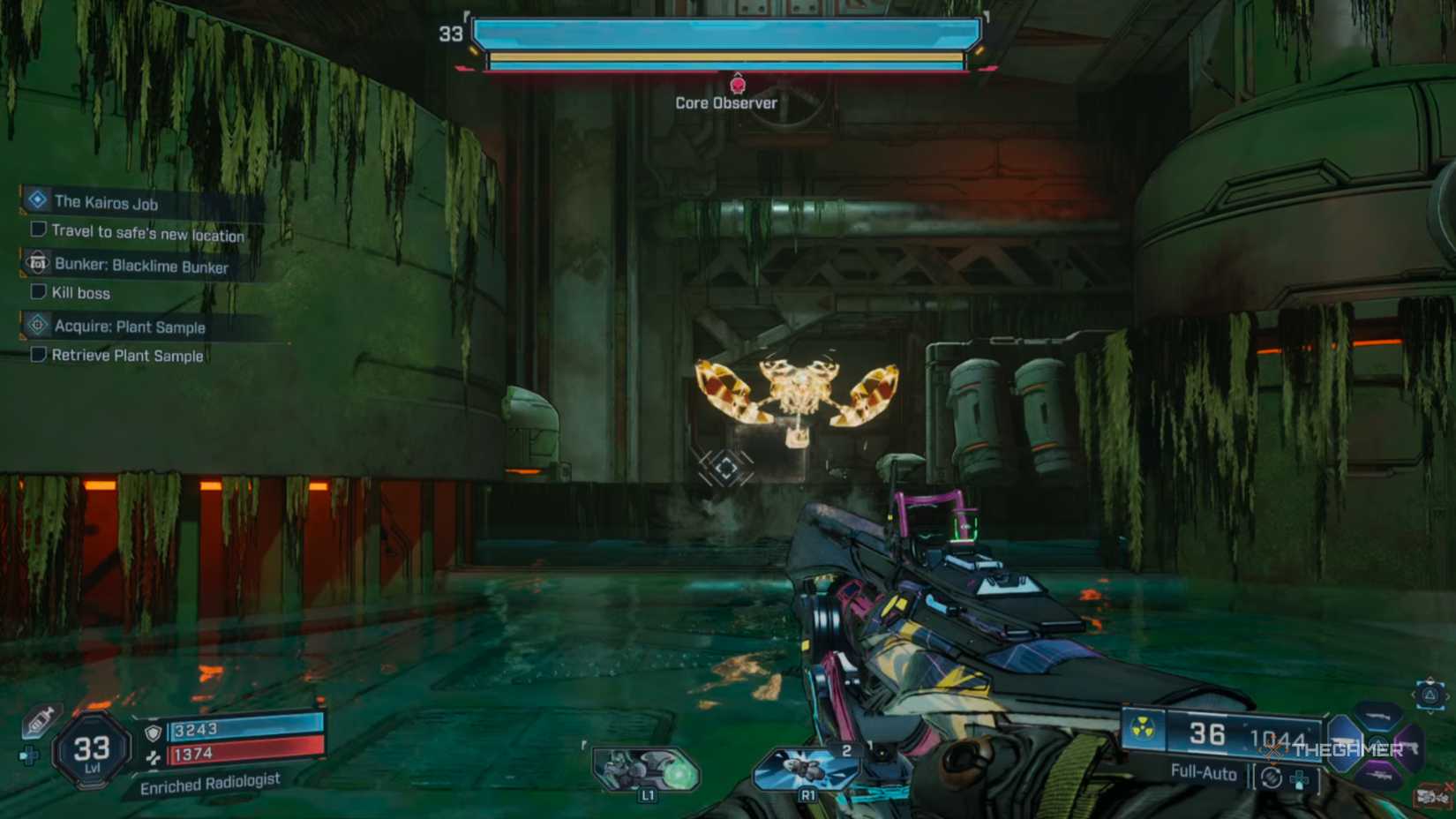Screen dimensions: 1456x819
Task: Select the top weapon slot in wheel
Action: 1377,715
